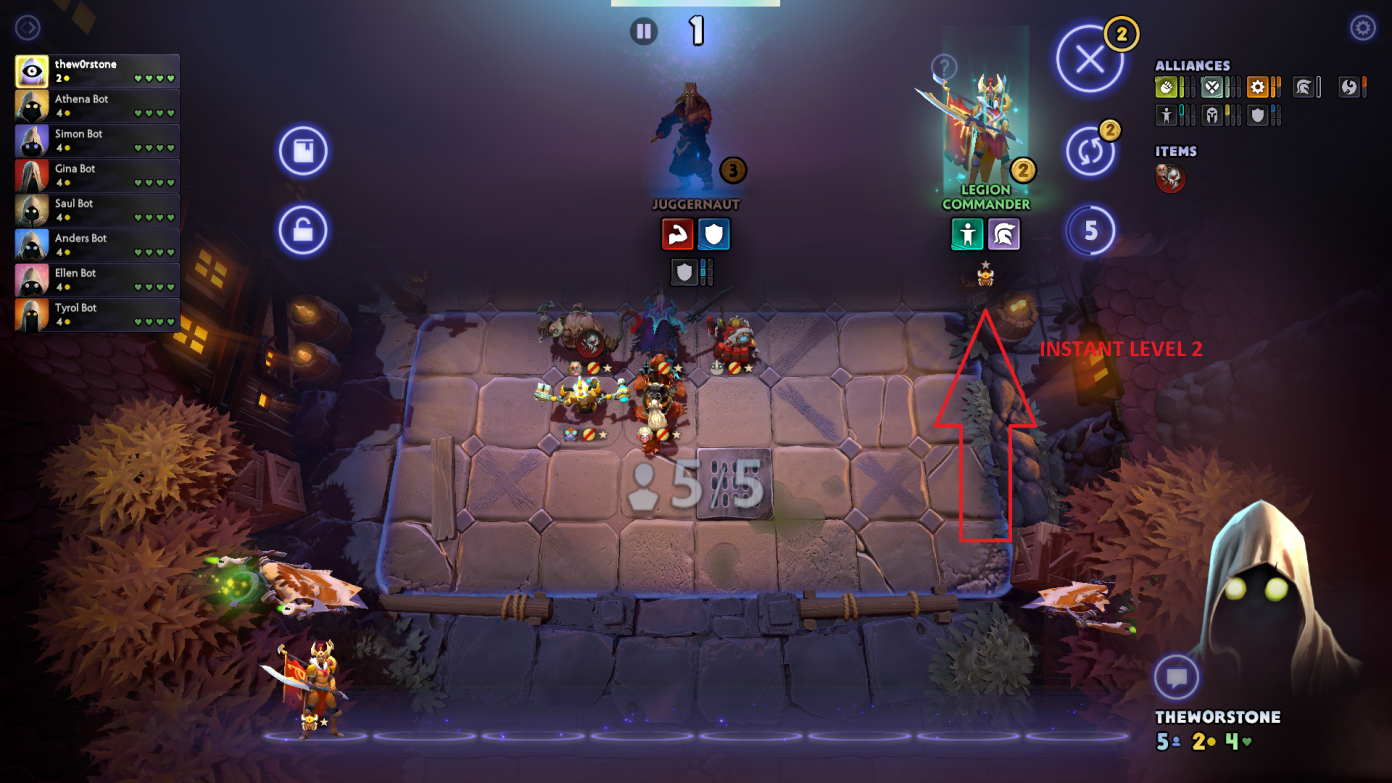Select Athena Bot in the player list
The width and height of the screenshot is (1392, 783).
tap(97, 106)
